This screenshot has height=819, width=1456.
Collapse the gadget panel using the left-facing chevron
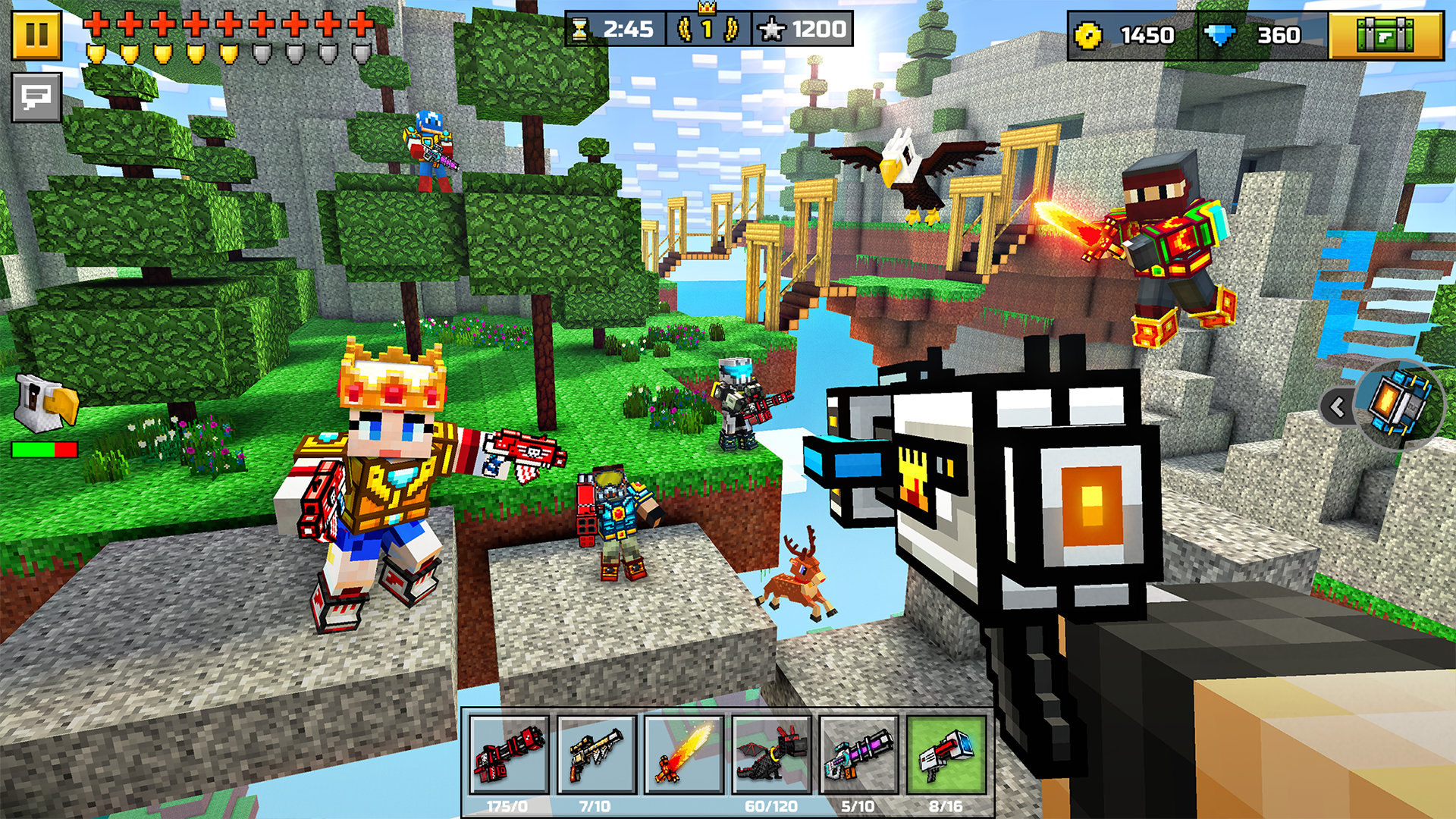(x=1335, y=407)
